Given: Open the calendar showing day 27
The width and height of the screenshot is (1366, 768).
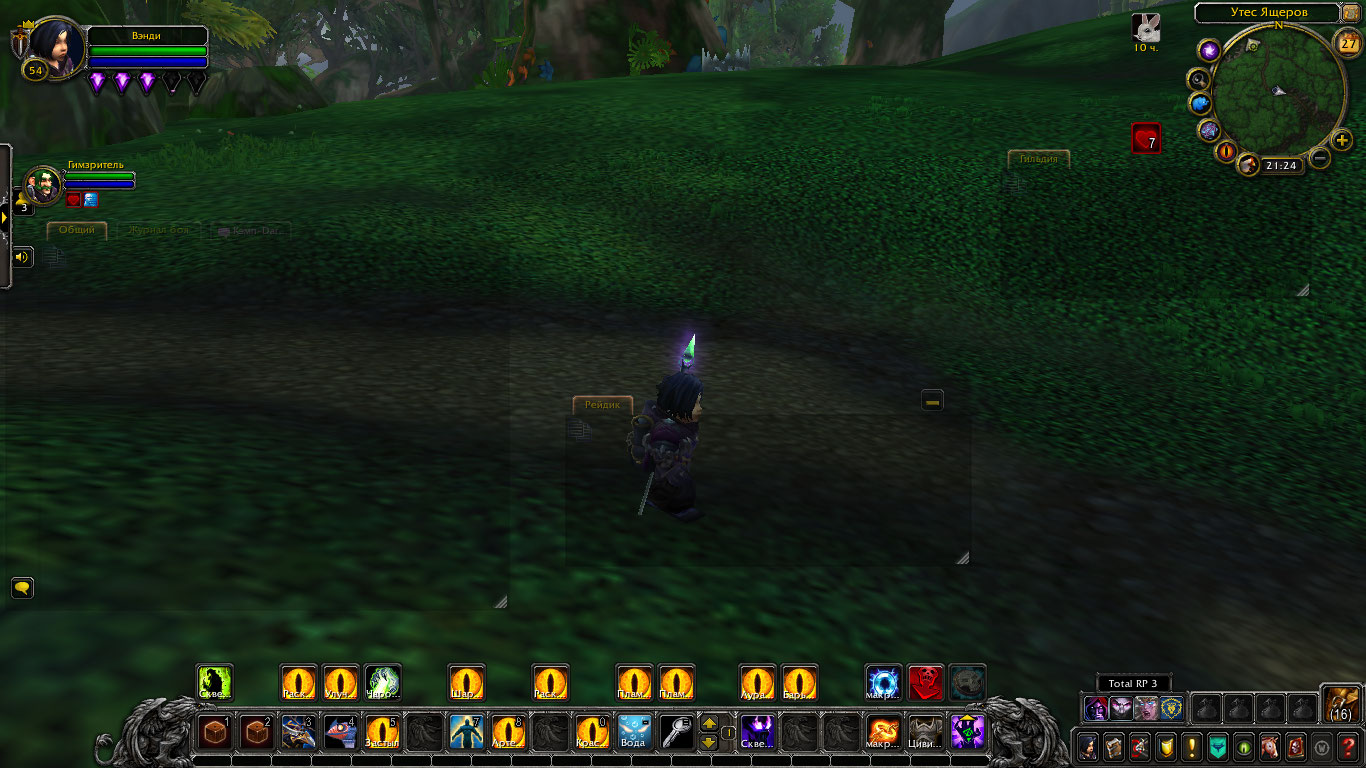Looking at the screenshot, I should (1347, 44).
